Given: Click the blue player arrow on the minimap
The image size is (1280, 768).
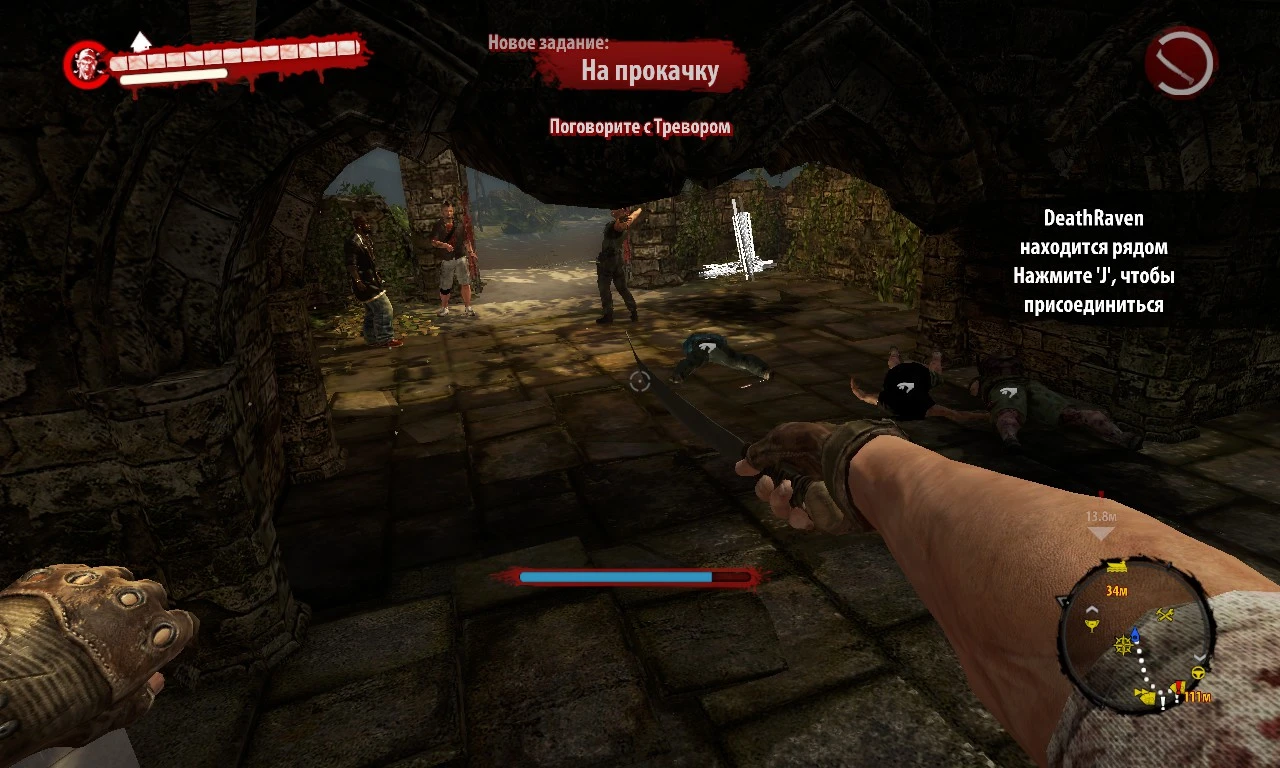Looking at the screenshot, I should point(1135,634).
